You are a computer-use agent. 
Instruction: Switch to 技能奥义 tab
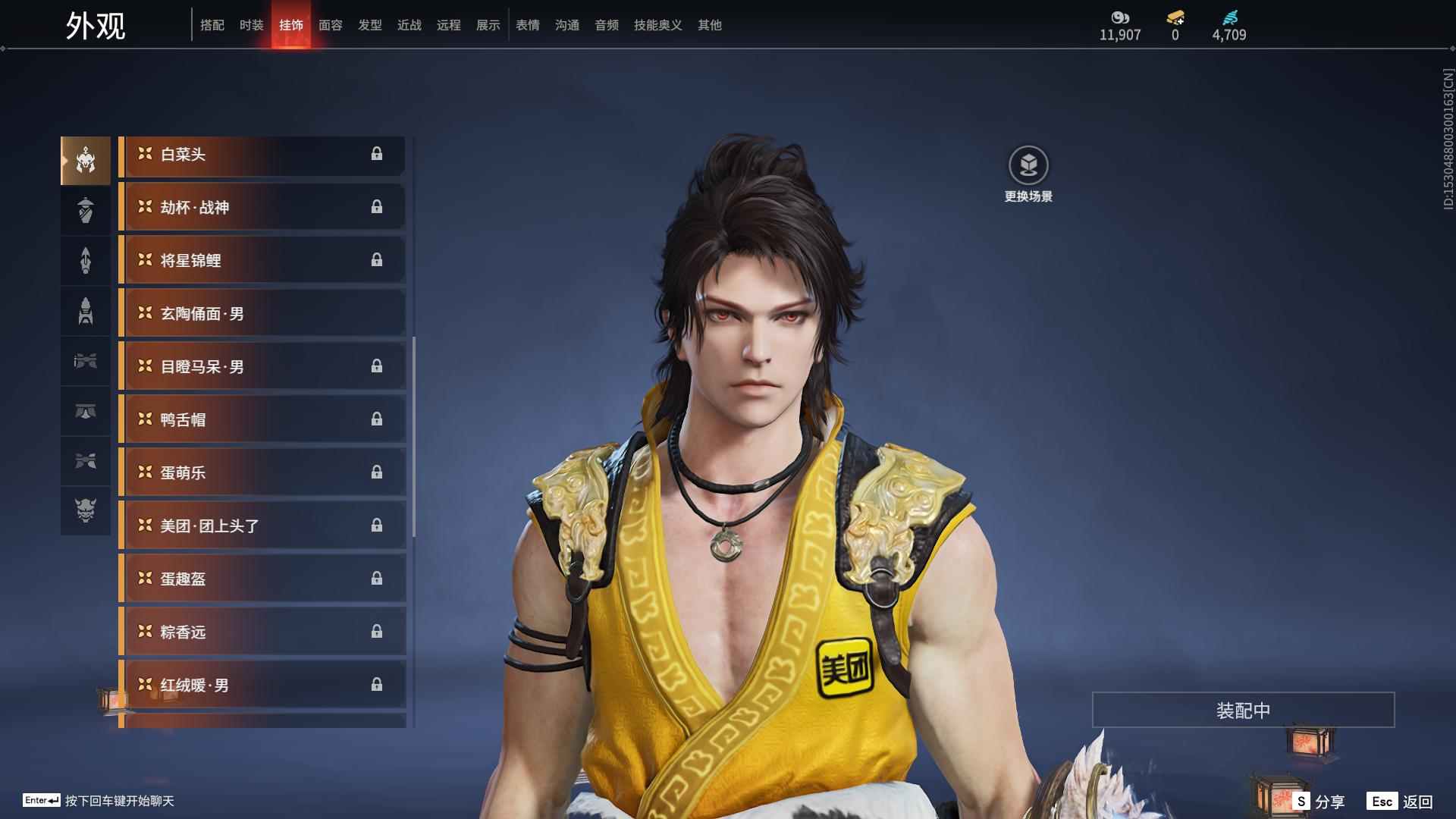pyautogui.click(x=657, y=25)
